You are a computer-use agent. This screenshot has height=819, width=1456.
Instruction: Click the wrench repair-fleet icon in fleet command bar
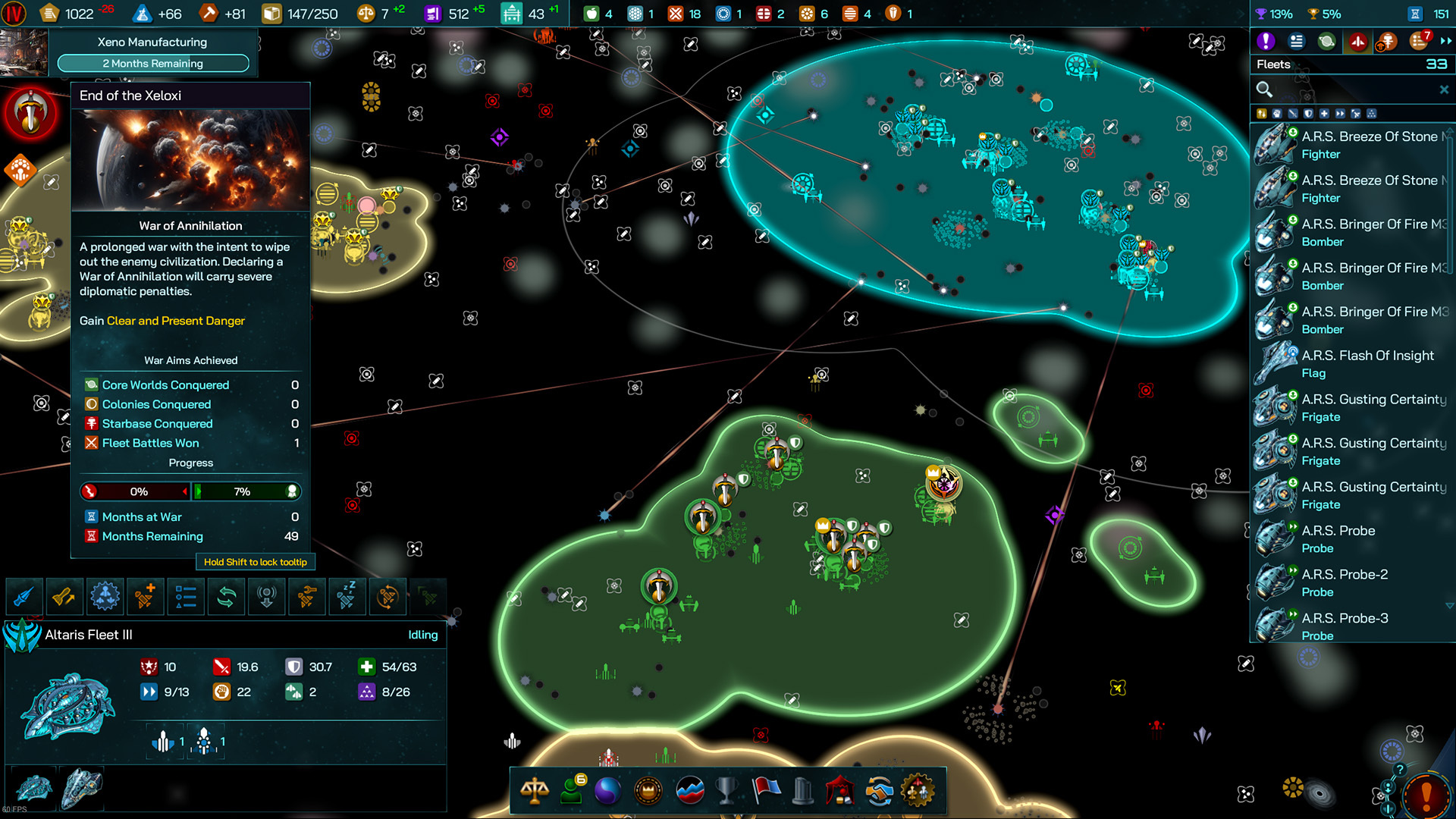308,597
